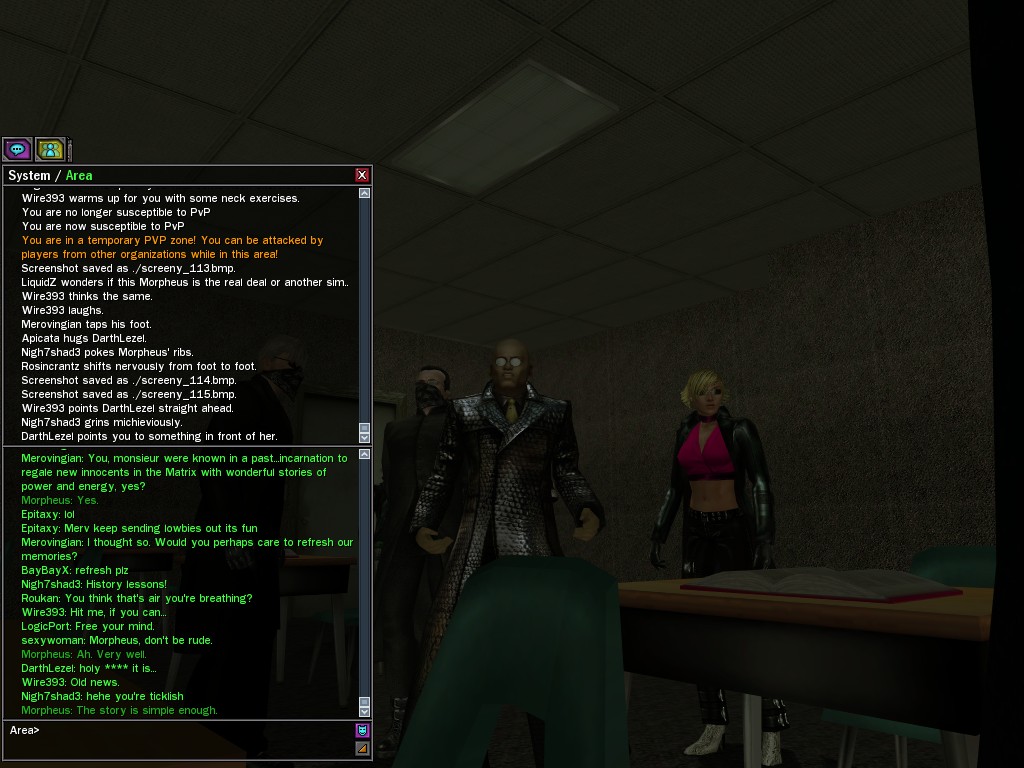Switch to the System chat label

coord(28,175)
